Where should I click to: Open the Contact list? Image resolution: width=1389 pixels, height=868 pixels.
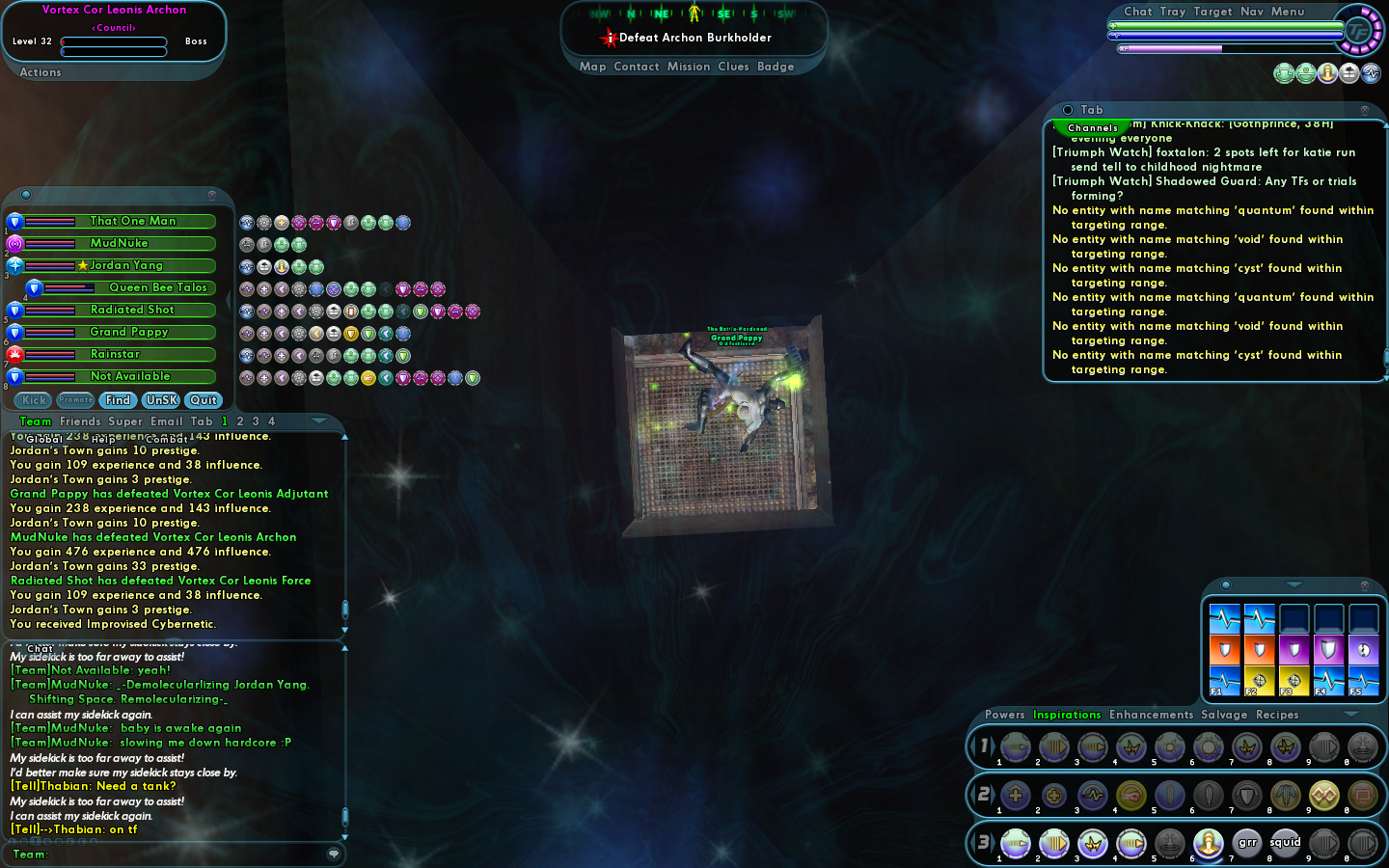click(636, 67)
